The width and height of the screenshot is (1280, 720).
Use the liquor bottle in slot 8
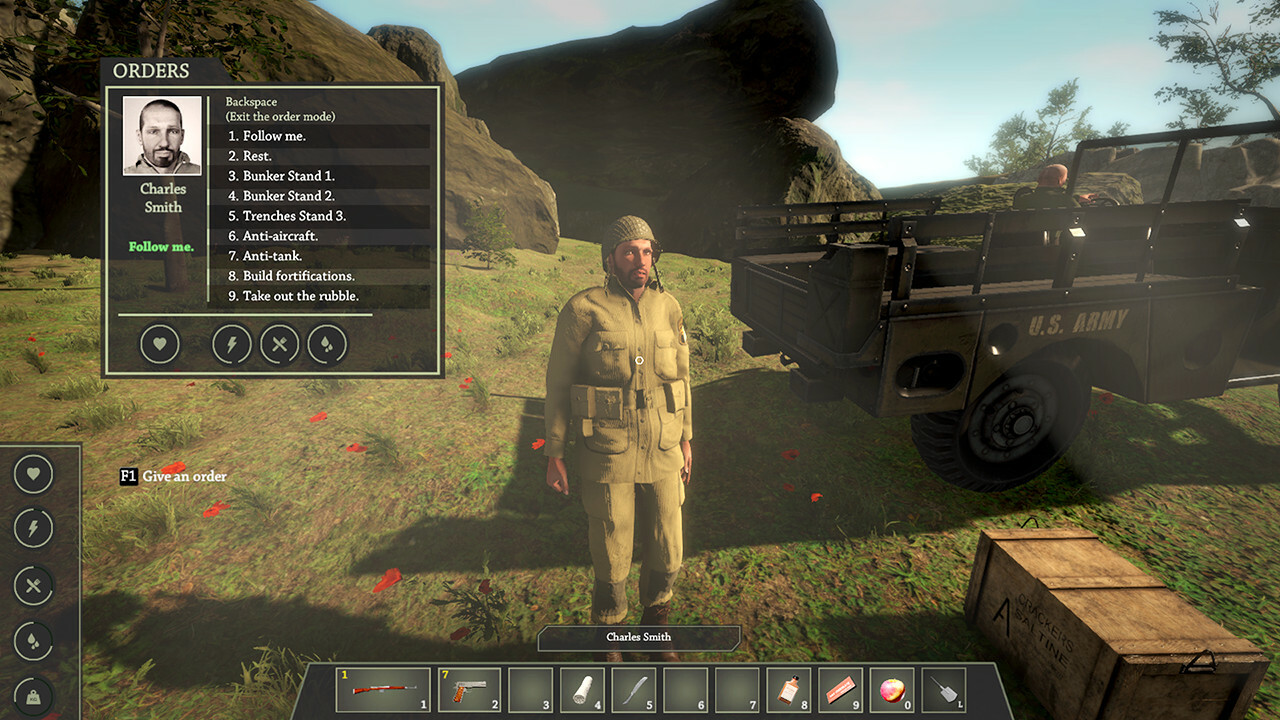(789, 690)
